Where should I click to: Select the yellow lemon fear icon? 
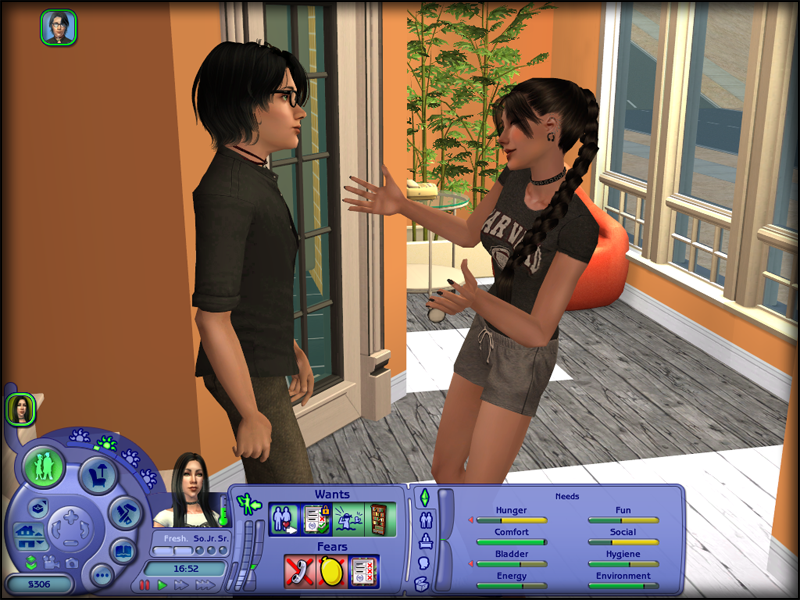(332, 570)
